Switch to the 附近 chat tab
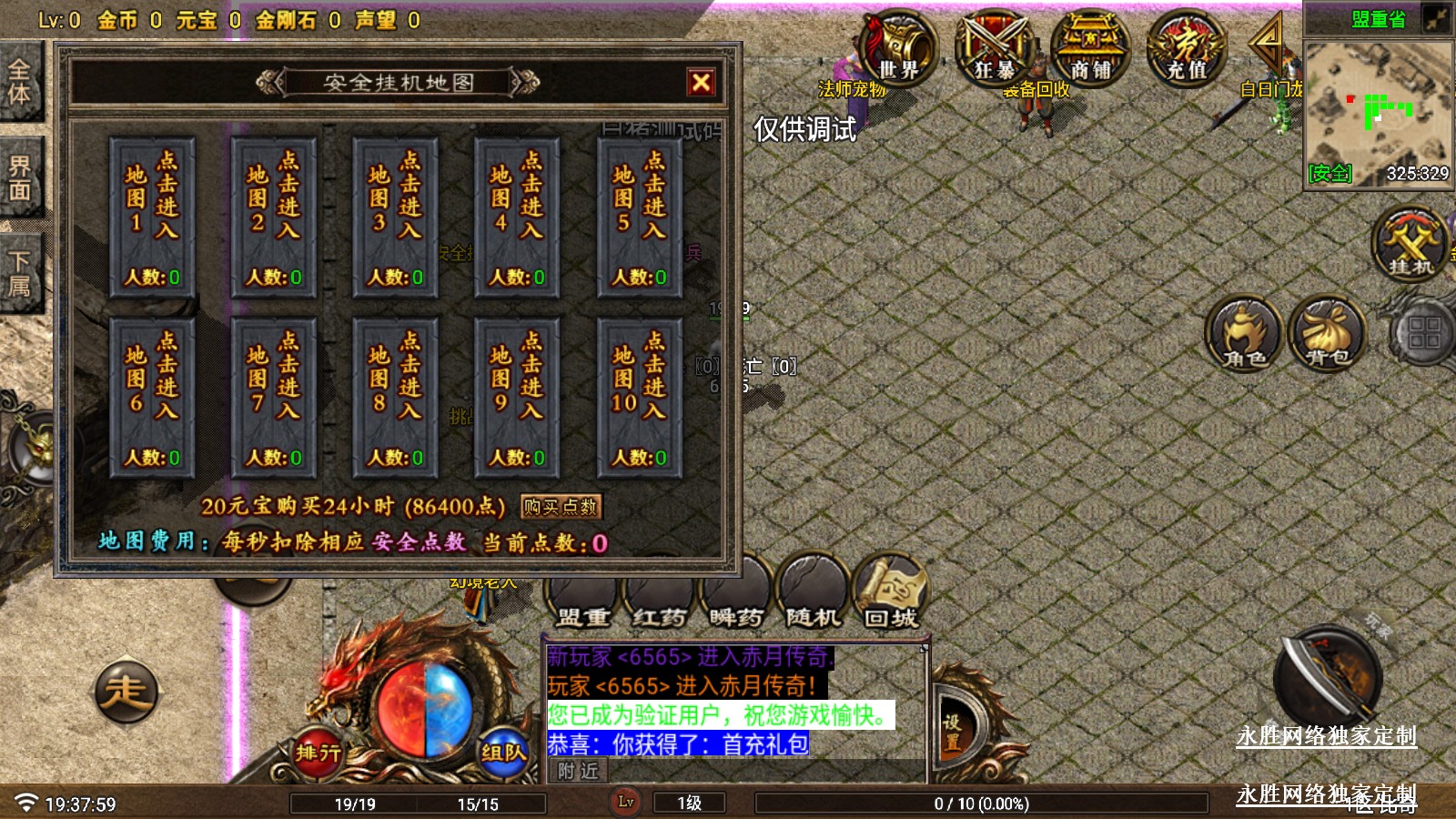This screenshot has height=819, width=1456. [x=578, y=772]
